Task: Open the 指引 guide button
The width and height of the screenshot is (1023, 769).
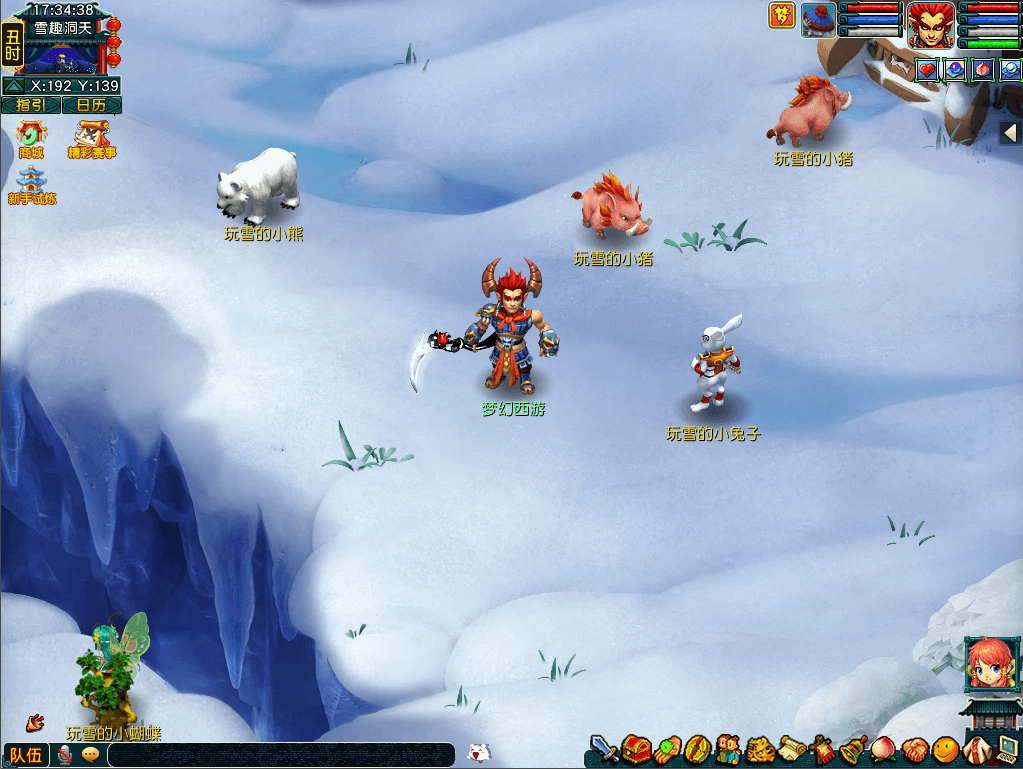Action: pyautogui.click(x=31, y=105)
